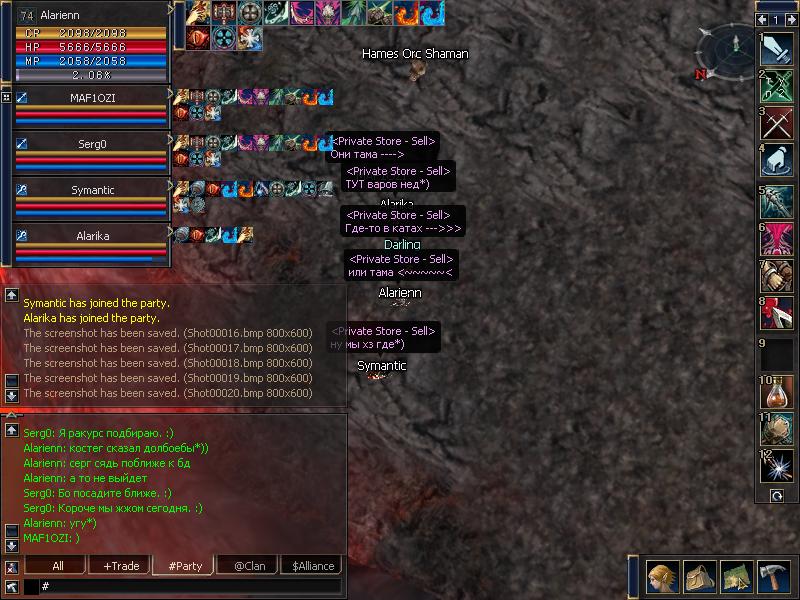The width and height of the screenshot is (800, 600).
Task: Choose party member Alarika's frame
Action: pyautogui.click(x=90, y=237)
